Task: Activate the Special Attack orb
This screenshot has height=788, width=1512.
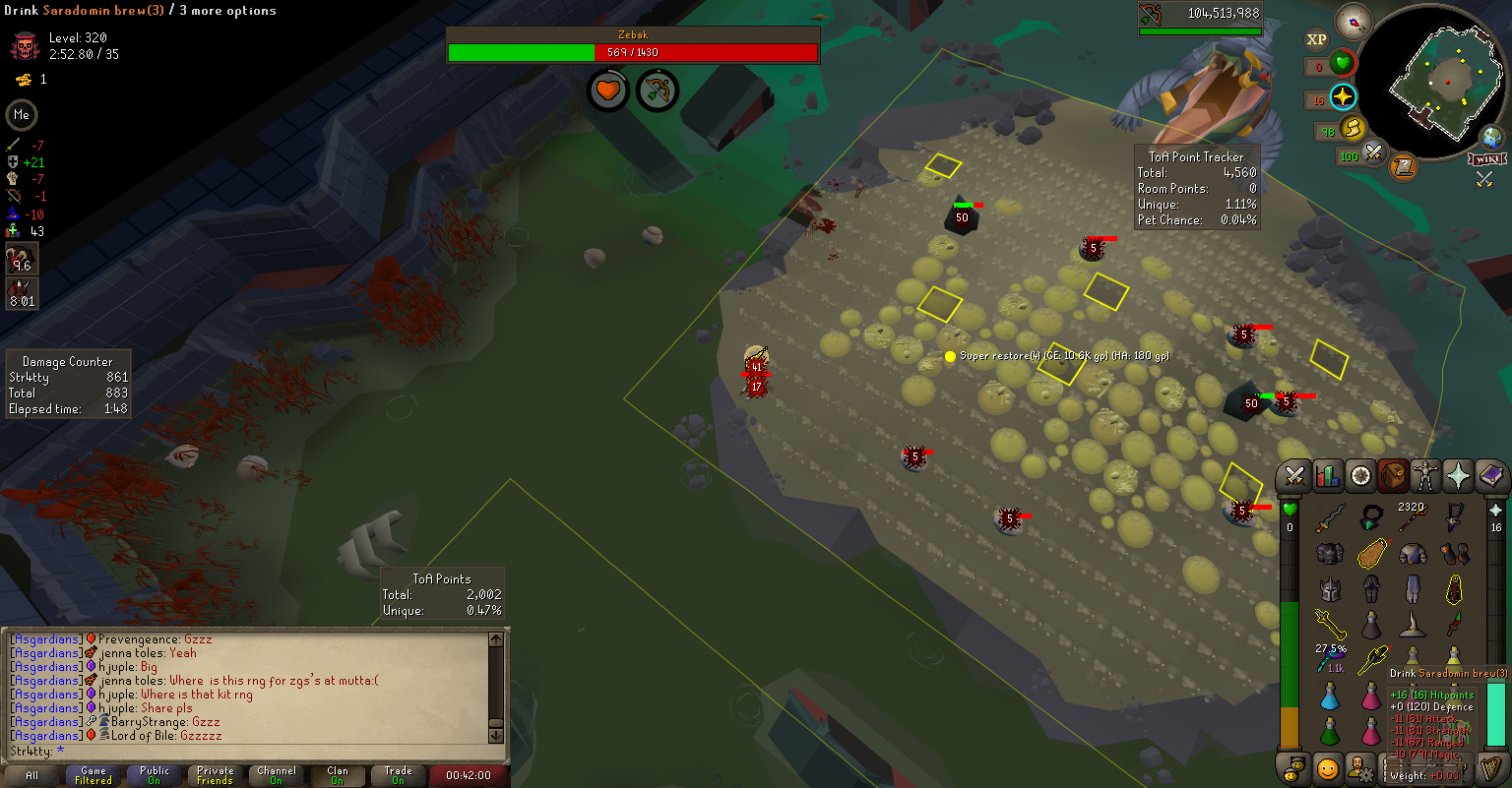Action: (x=1371, y=153)
